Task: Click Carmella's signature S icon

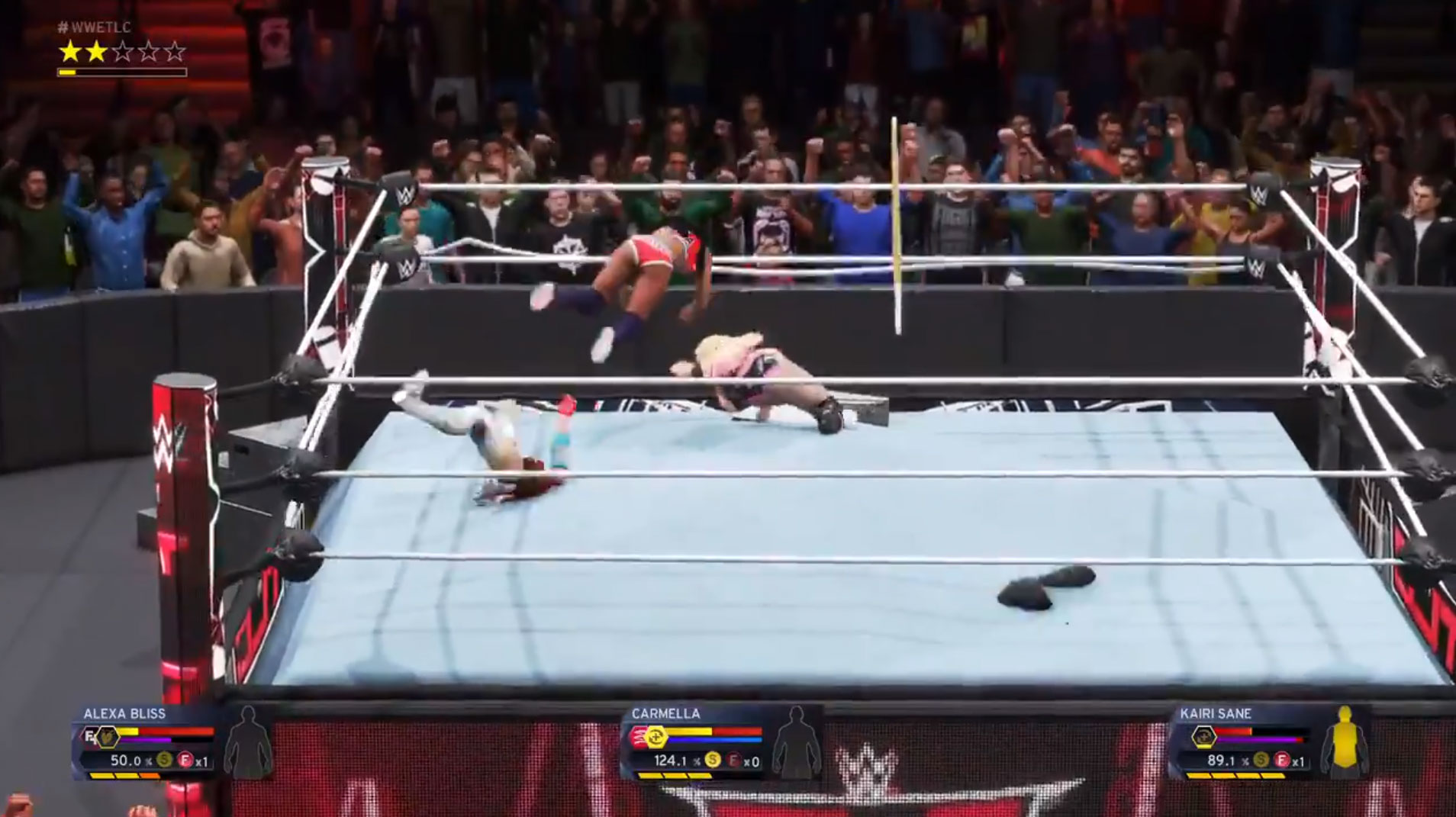Action: [x=712, y=760]
